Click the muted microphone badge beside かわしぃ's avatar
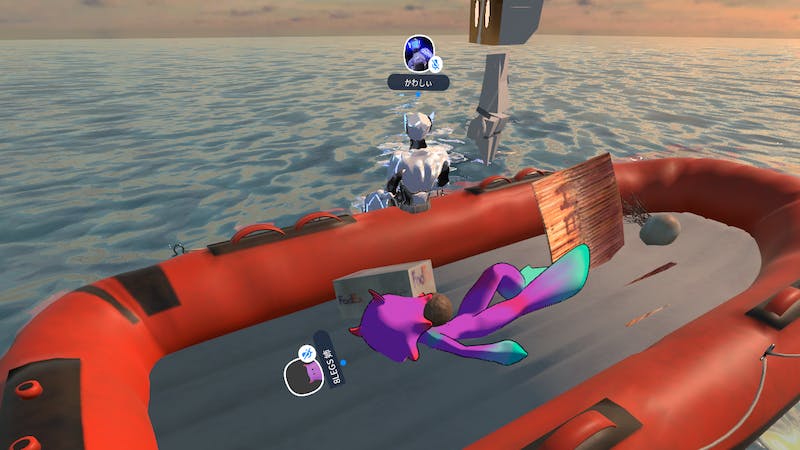Image resolution: width=800 pixels, height=450 pixels. [x=436, y=64]
